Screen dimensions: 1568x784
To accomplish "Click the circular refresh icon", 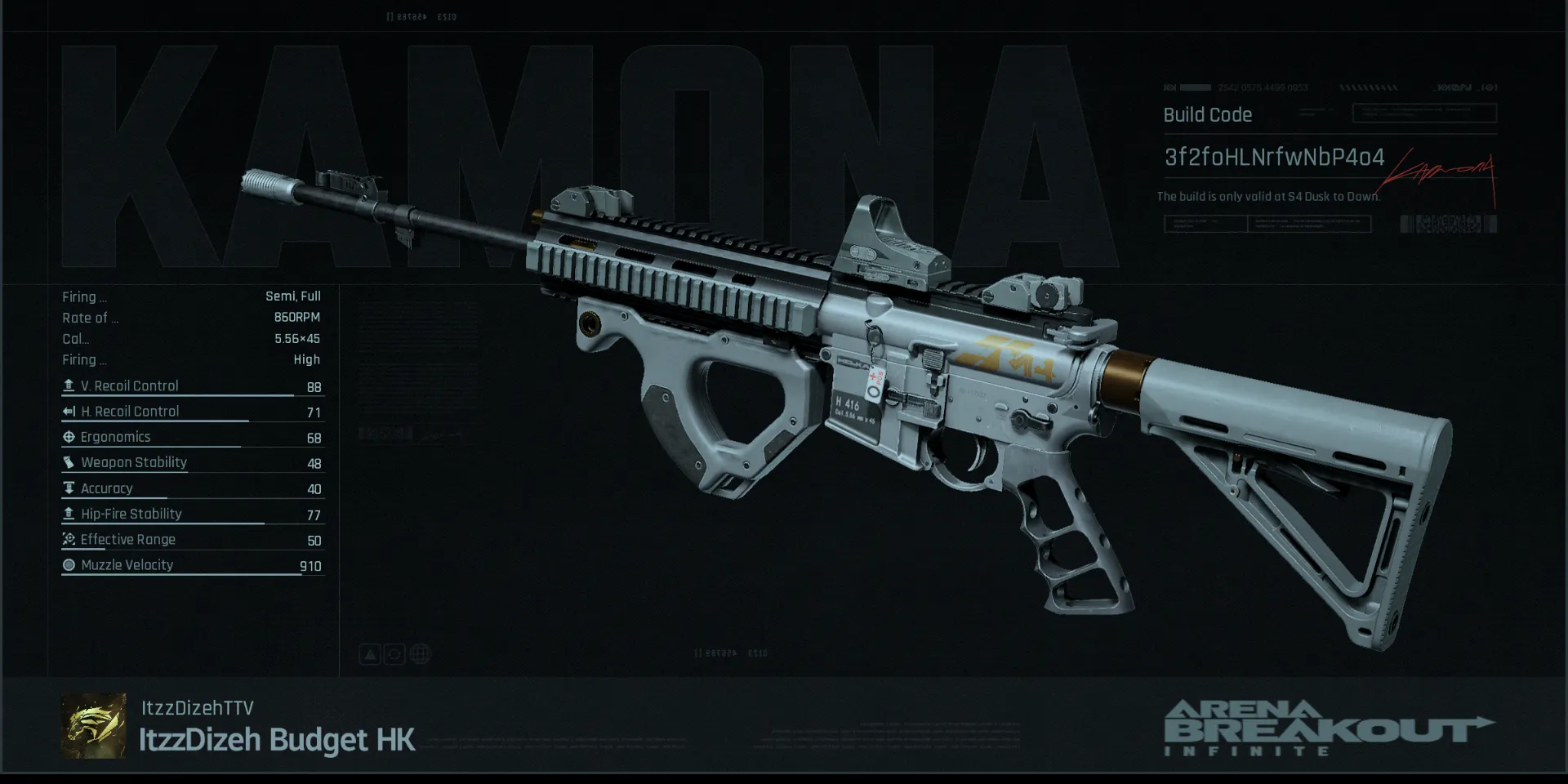I will 394,654.
